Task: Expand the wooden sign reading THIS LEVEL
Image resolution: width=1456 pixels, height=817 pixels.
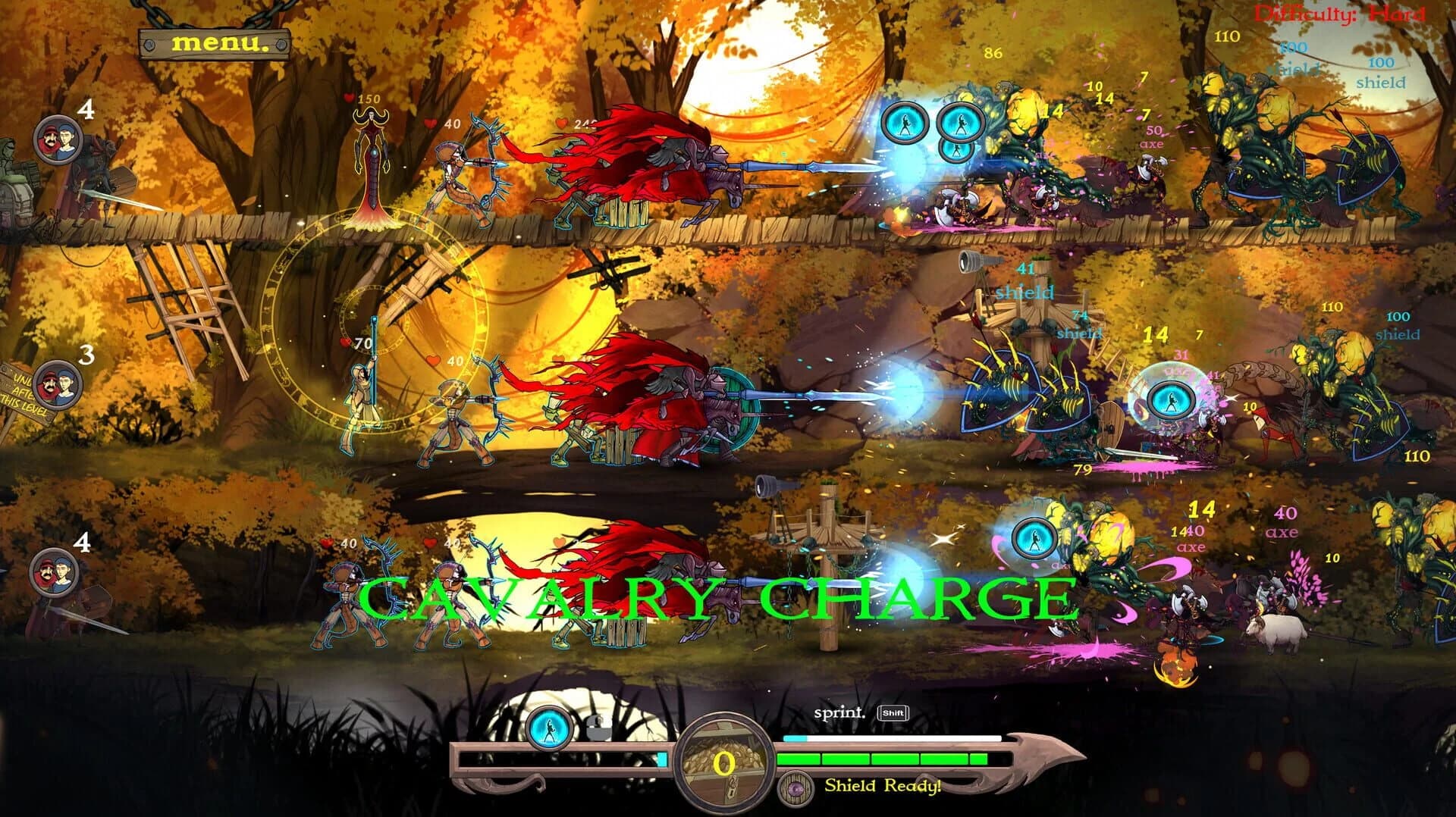Action: [23, 405]
